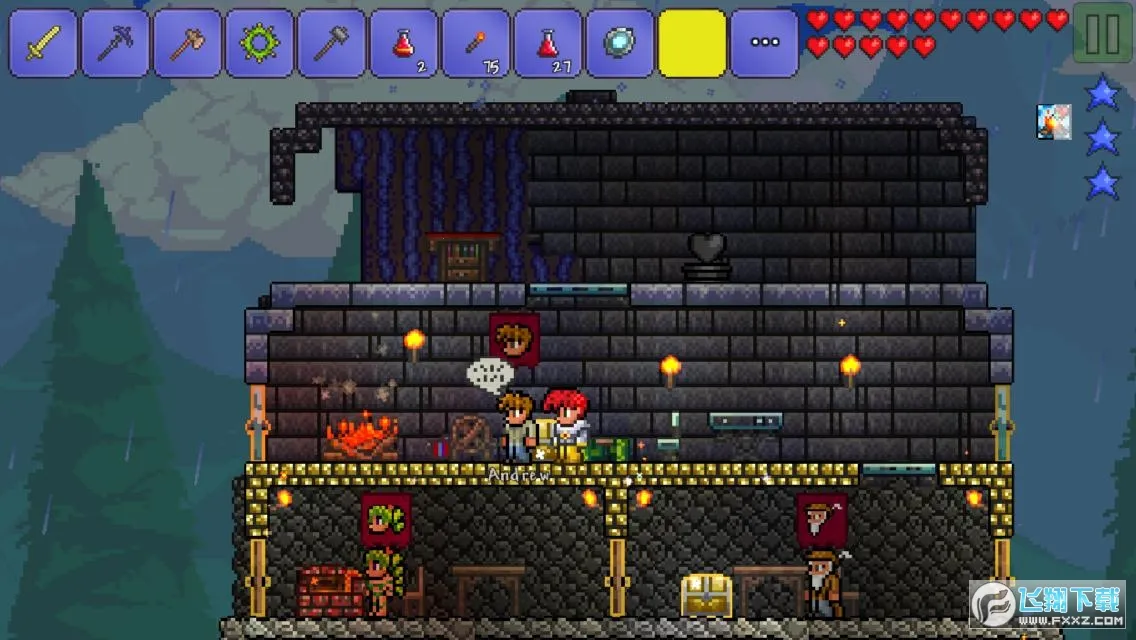This screenshot has height=640, width=1136.
Task: Select the gold sword hotbar slot
Action: click(43, 43)
